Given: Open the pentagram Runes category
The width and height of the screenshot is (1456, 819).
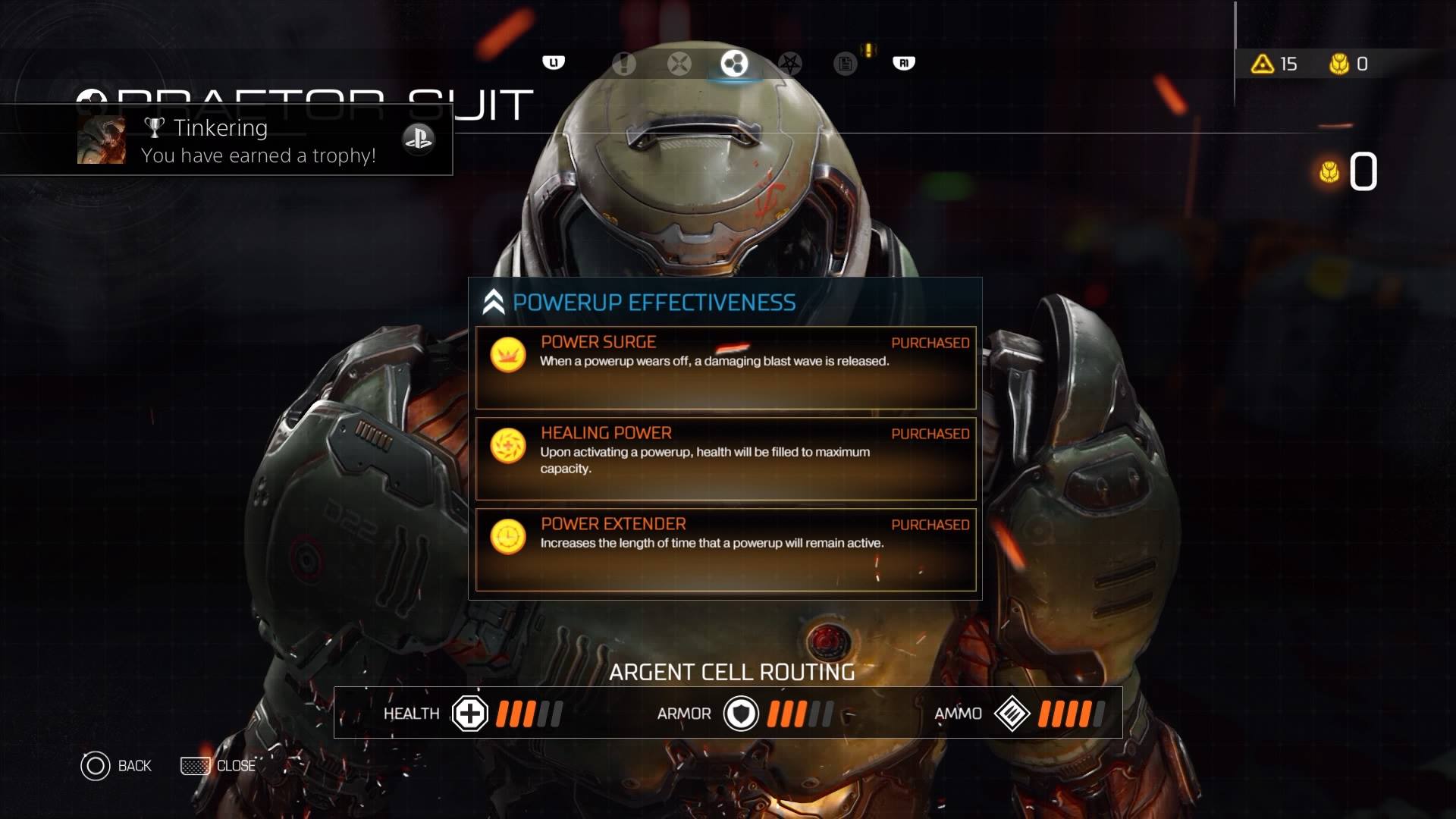Looking at the screenshot, I should [790, 64].
